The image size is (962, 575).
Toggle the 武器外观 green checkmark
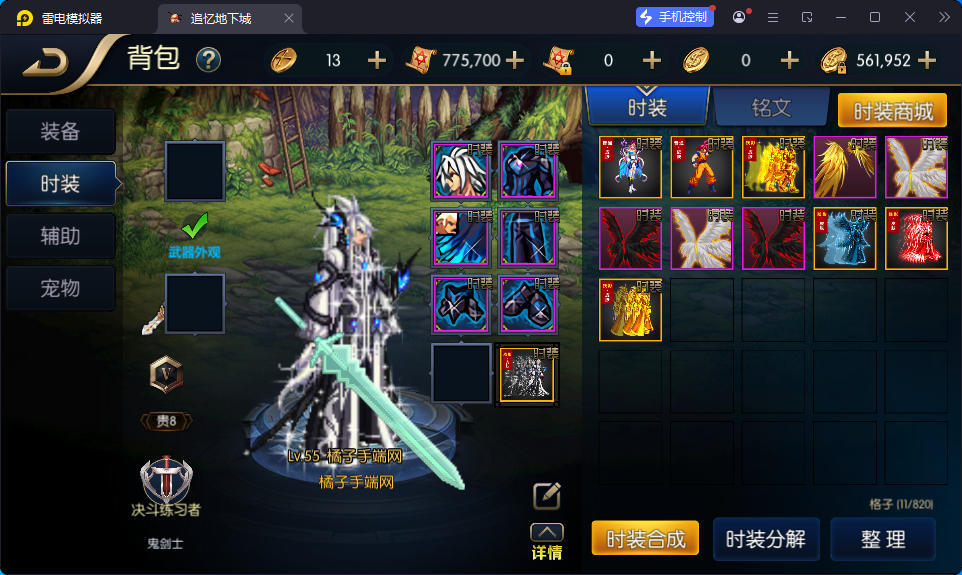(194, 224)
